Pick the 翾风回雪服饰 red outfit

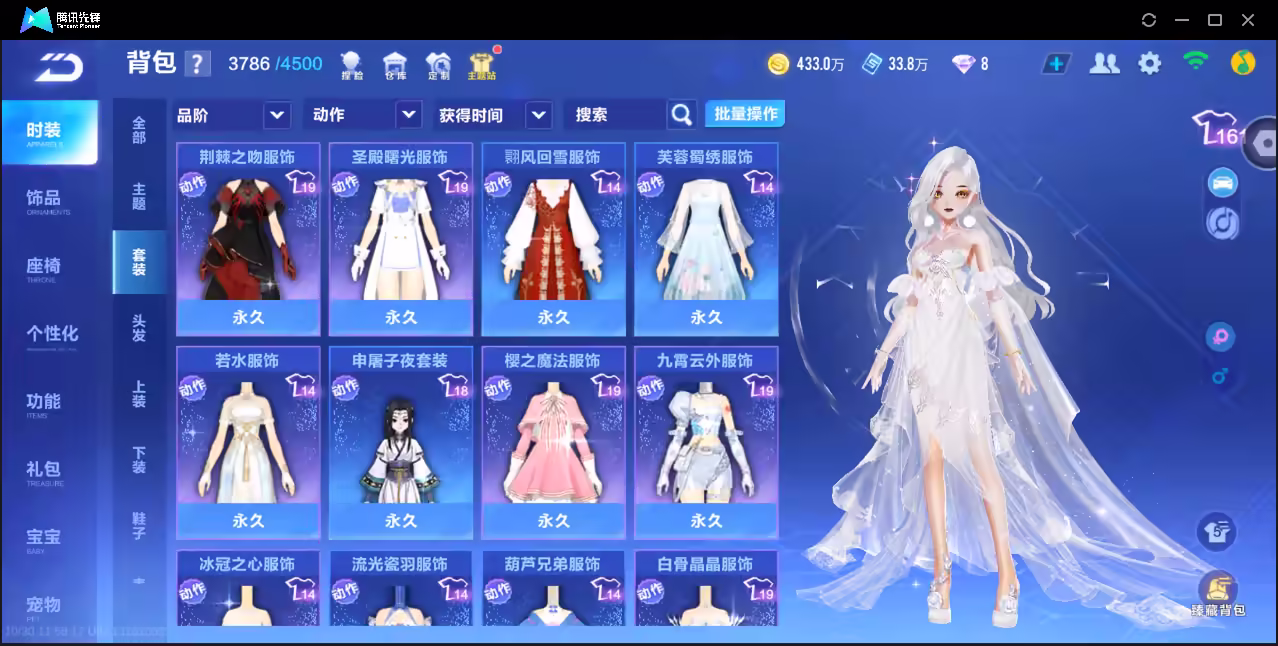tap(553, 238)
